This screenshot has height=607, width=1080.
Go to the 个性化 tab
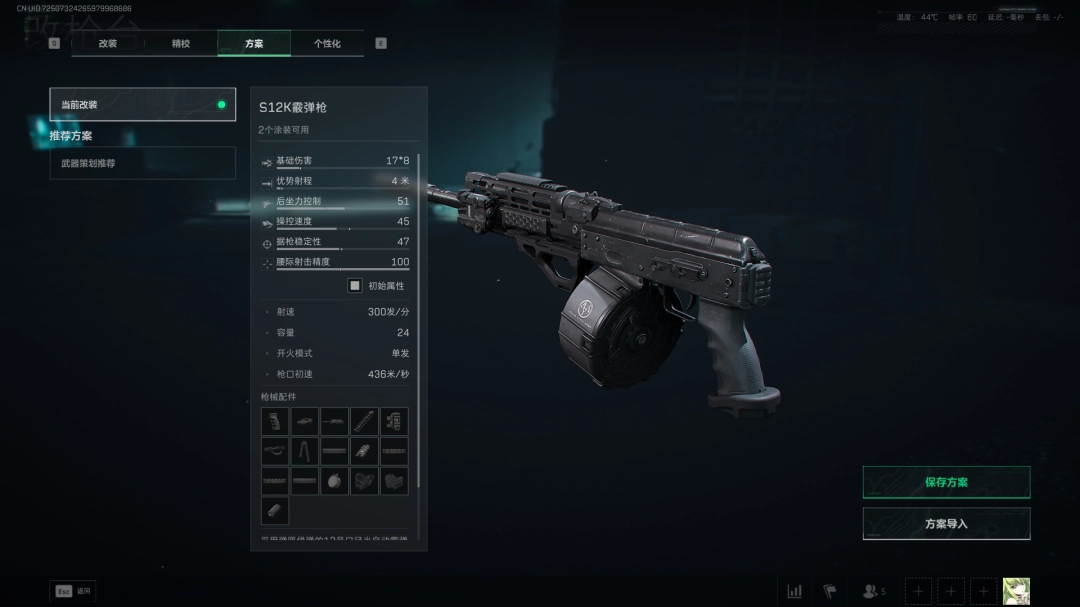327,44
